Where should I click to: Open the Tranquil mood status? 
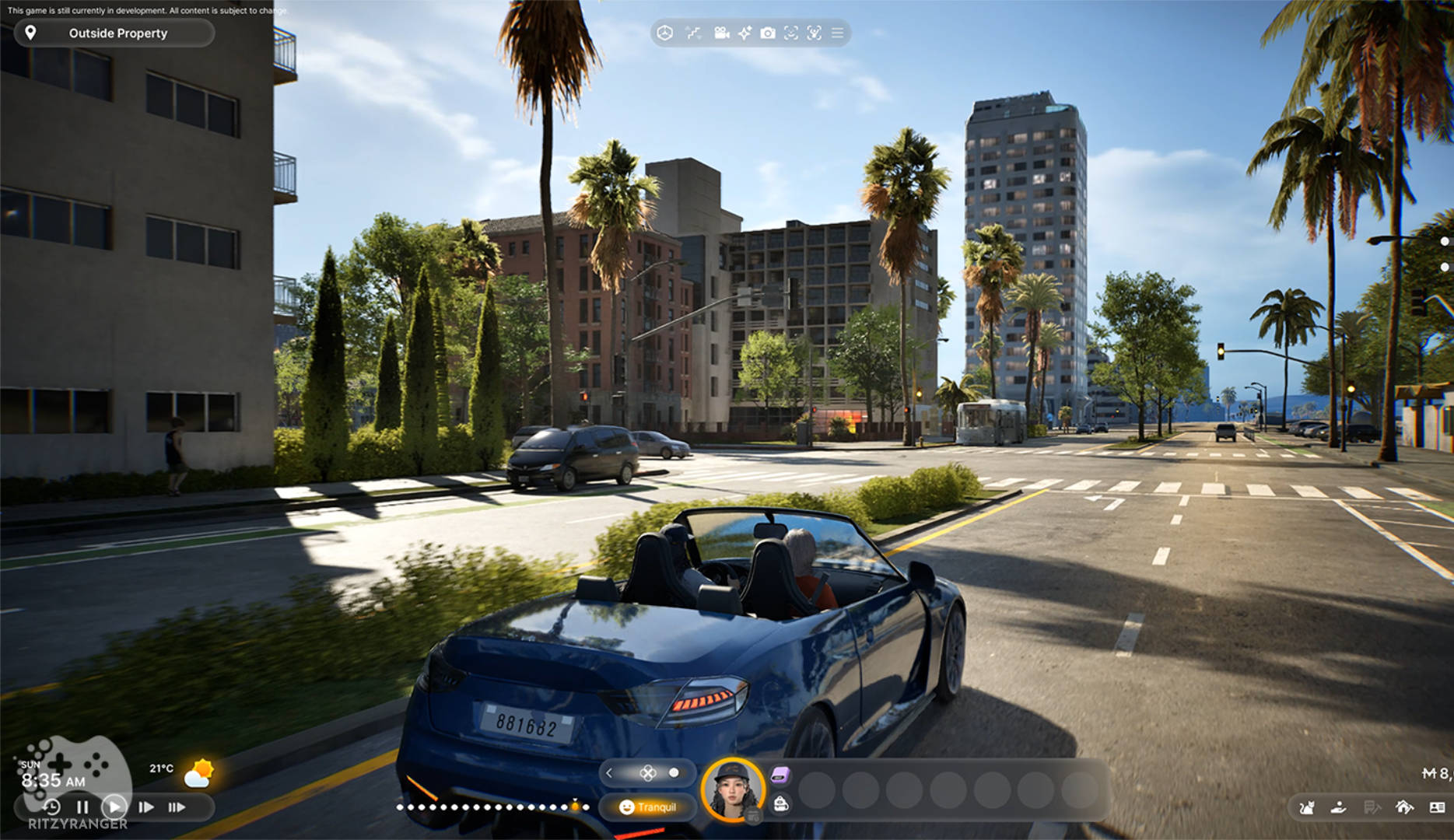pos(647,807)
